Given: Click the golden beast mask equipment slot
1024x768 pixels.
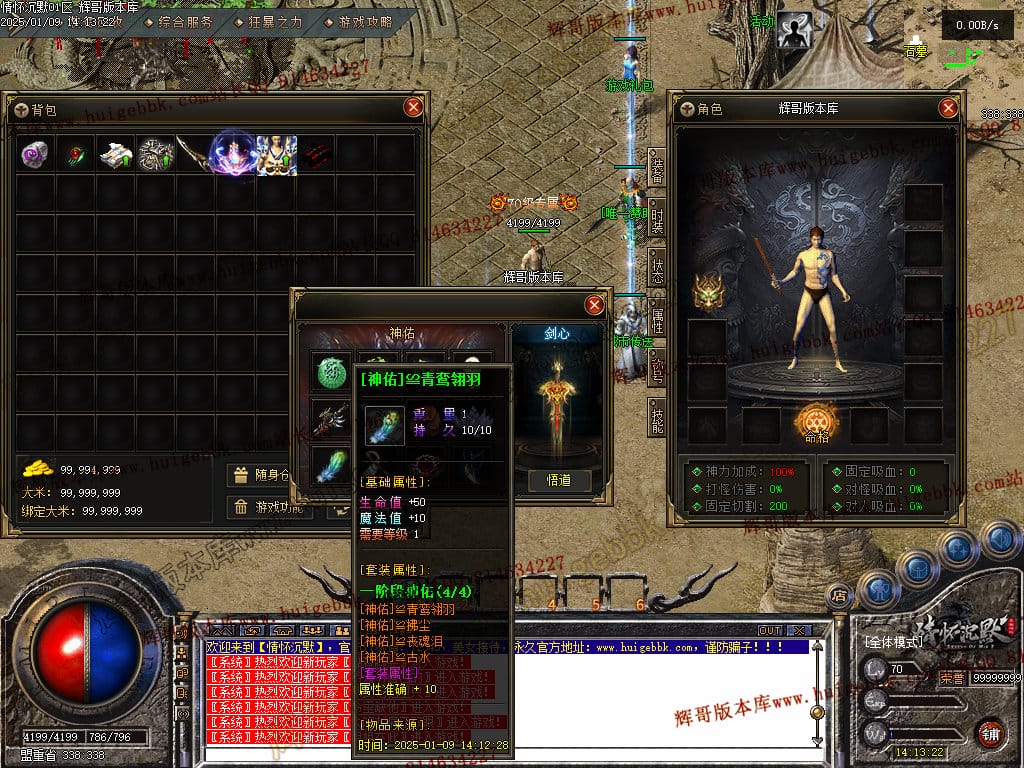Looking at the screenshot, I should pos(707,292).
